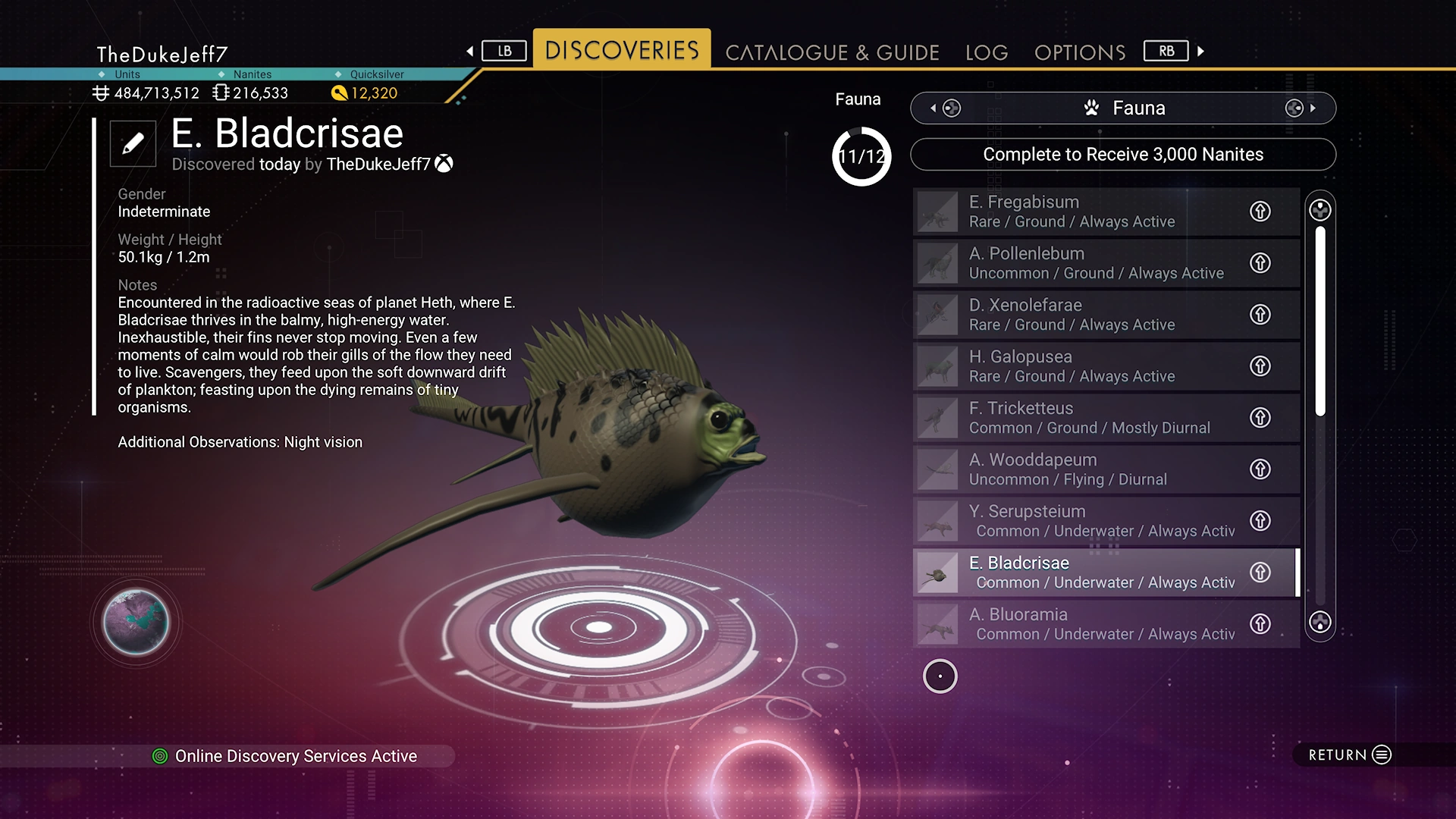Upload the E. Bladcrisae discovery
Screen dimensions: 1456x819
[1260, 573]
